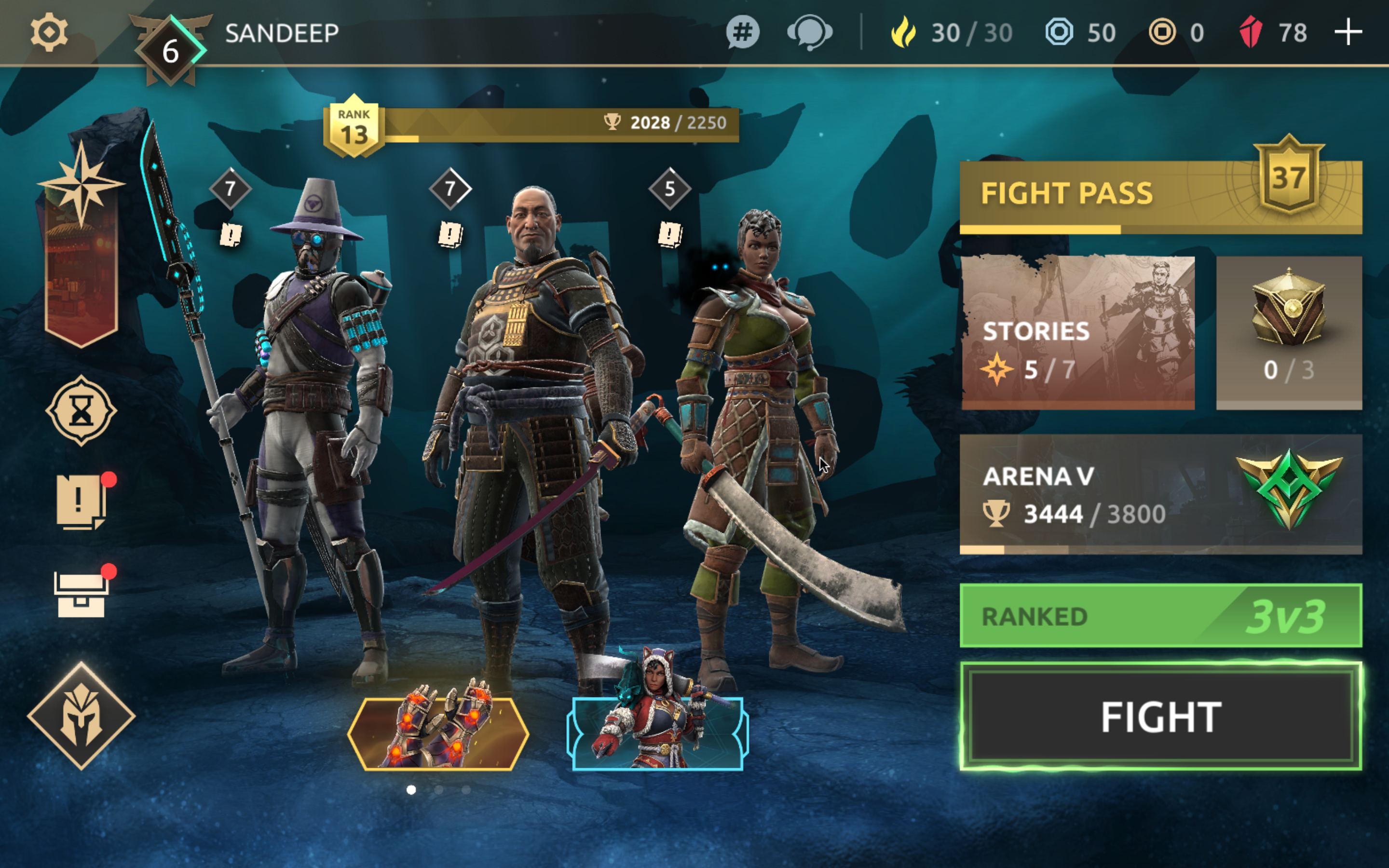Choose the Ranked 3v3 mode selector

click(x=1159, y=616)
